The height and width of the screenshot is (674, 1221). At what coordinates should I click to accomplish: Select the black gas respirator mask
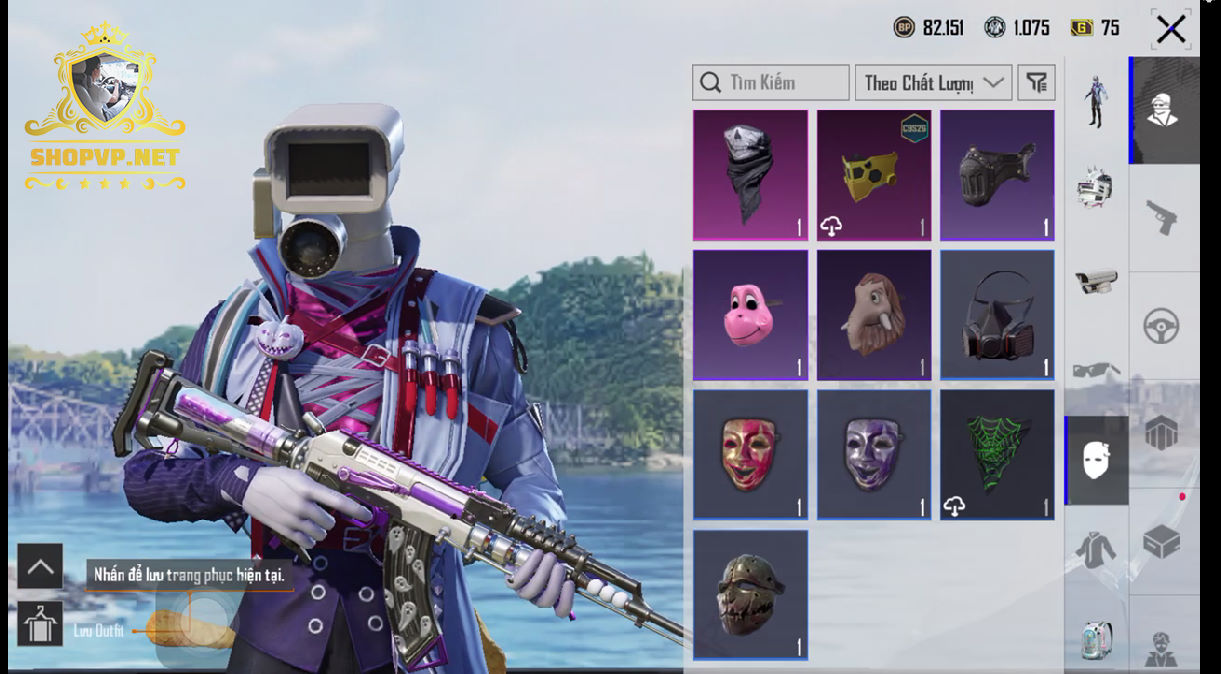point(997,315)
